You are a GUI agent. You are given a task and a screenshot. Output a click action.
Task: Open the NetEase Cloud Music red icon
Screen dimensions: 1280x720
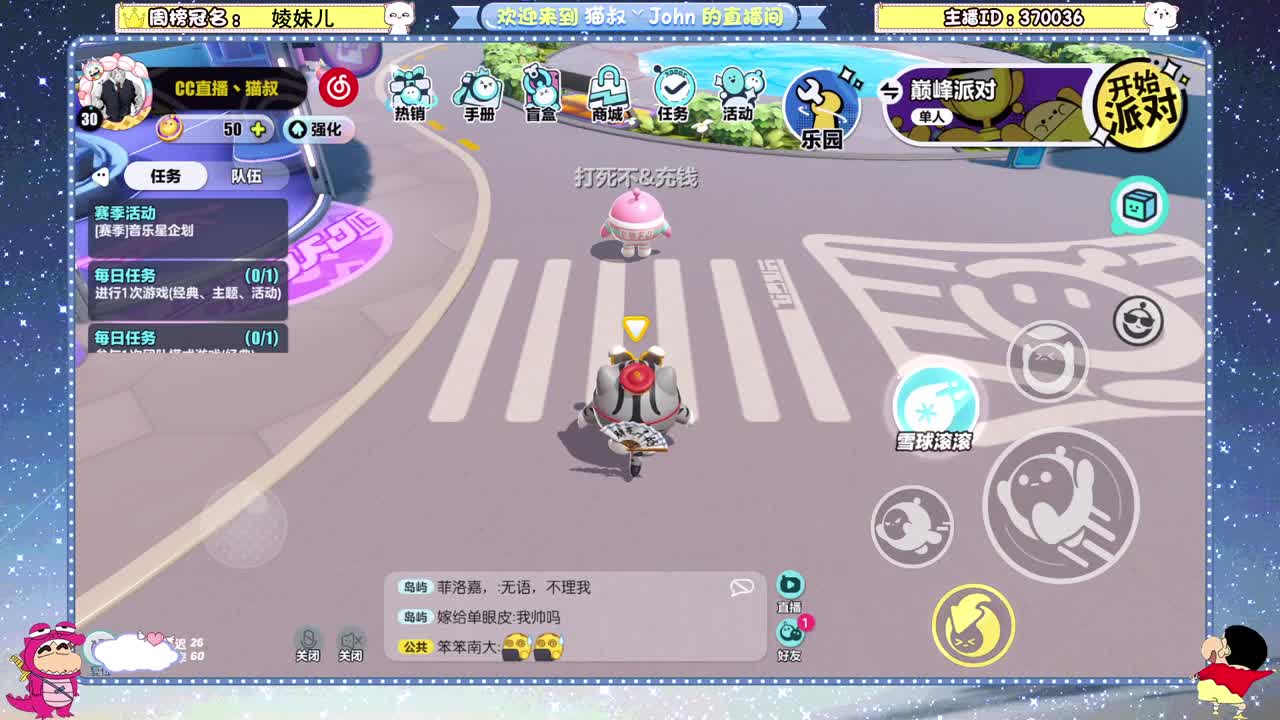click(x=337, y=89)
